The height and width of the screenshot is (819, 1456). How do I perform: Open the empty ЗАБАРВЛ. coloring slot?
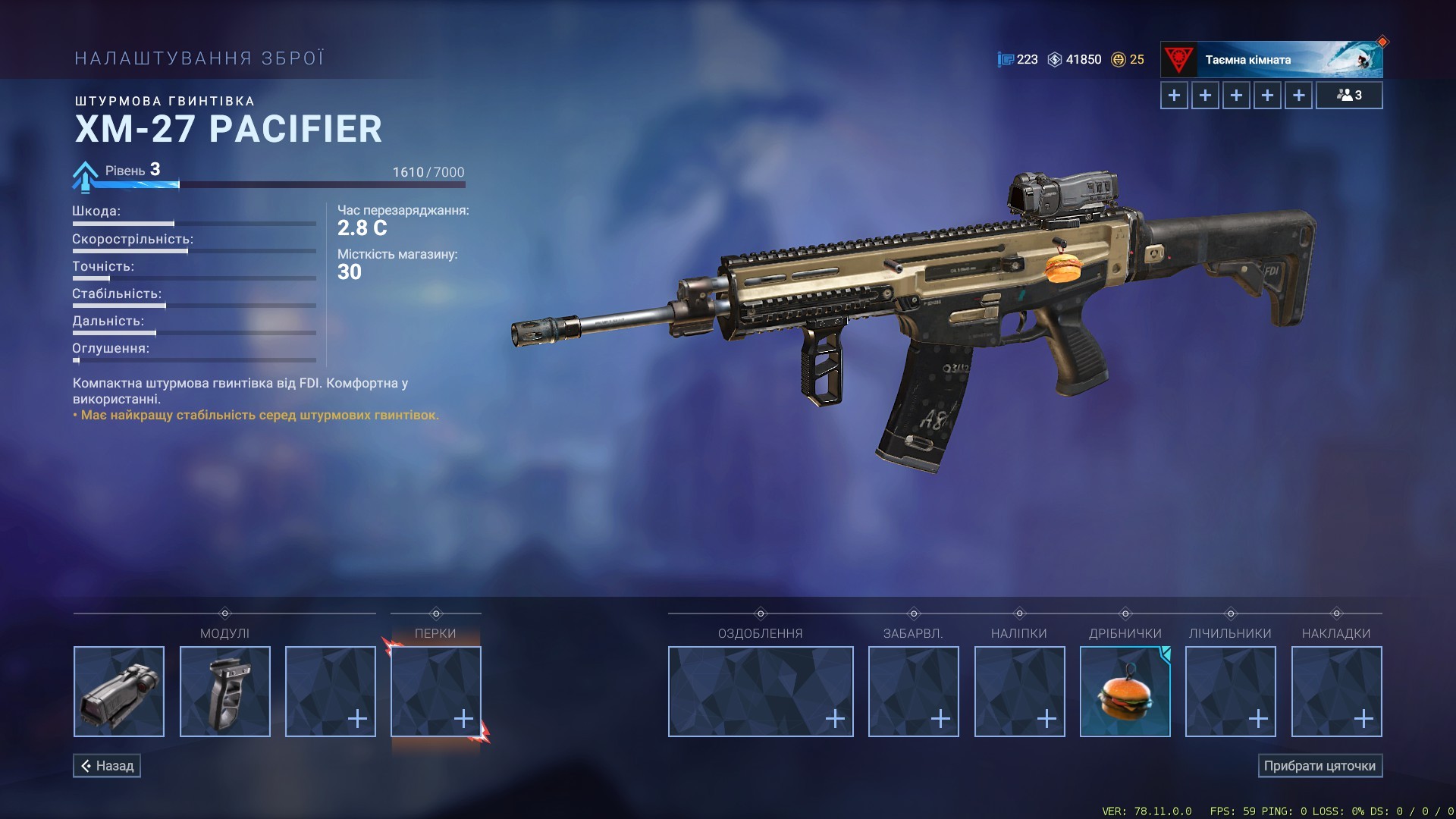point(914,692)
